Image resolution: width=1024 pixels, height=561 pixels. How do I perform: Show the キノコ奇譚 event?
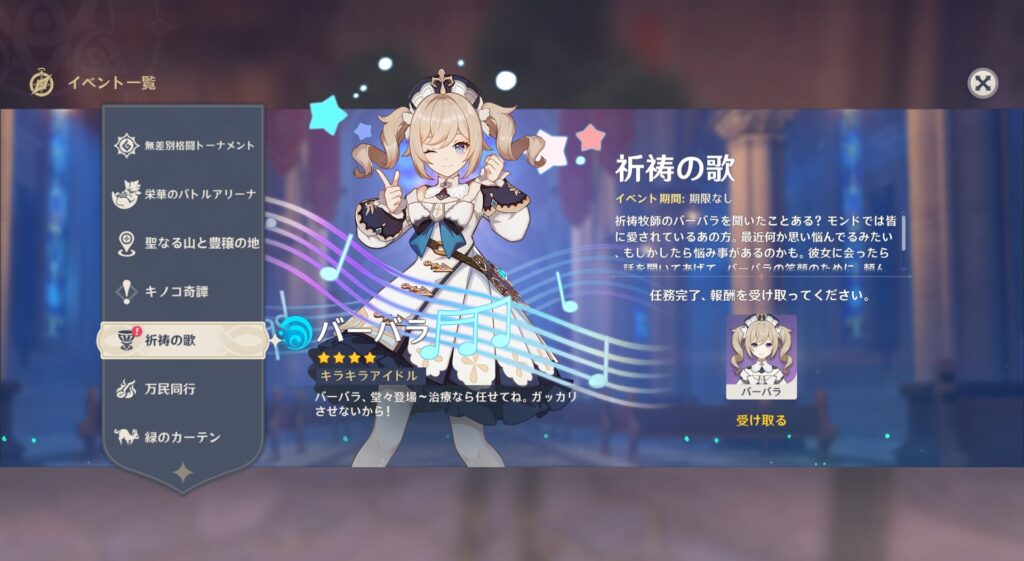click(x=184, y=292)
